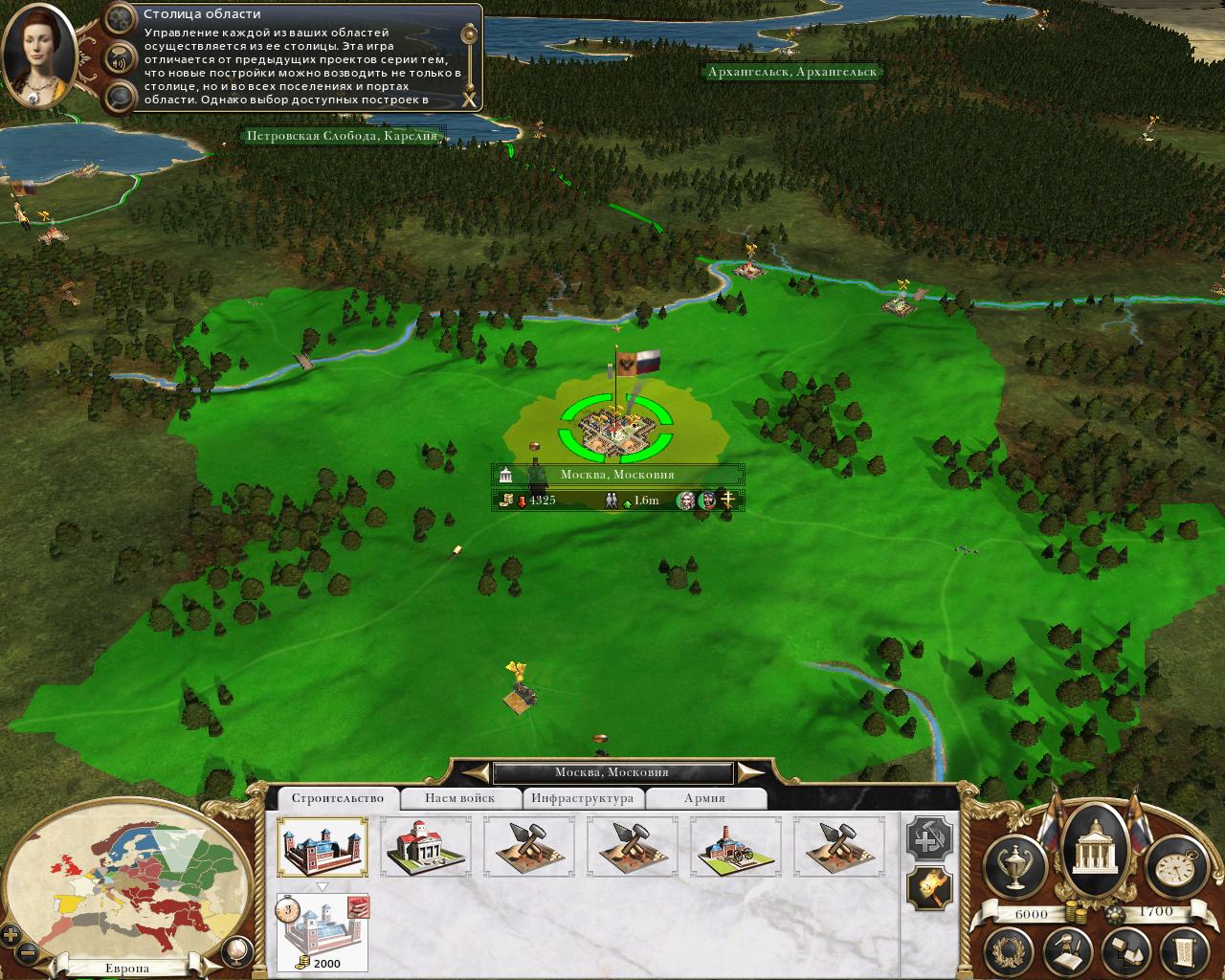This screenshot has height=980, width=1225.
Task: Select the Инфраструктура tab
Action: pyautogui.click(x=582, y=798)
